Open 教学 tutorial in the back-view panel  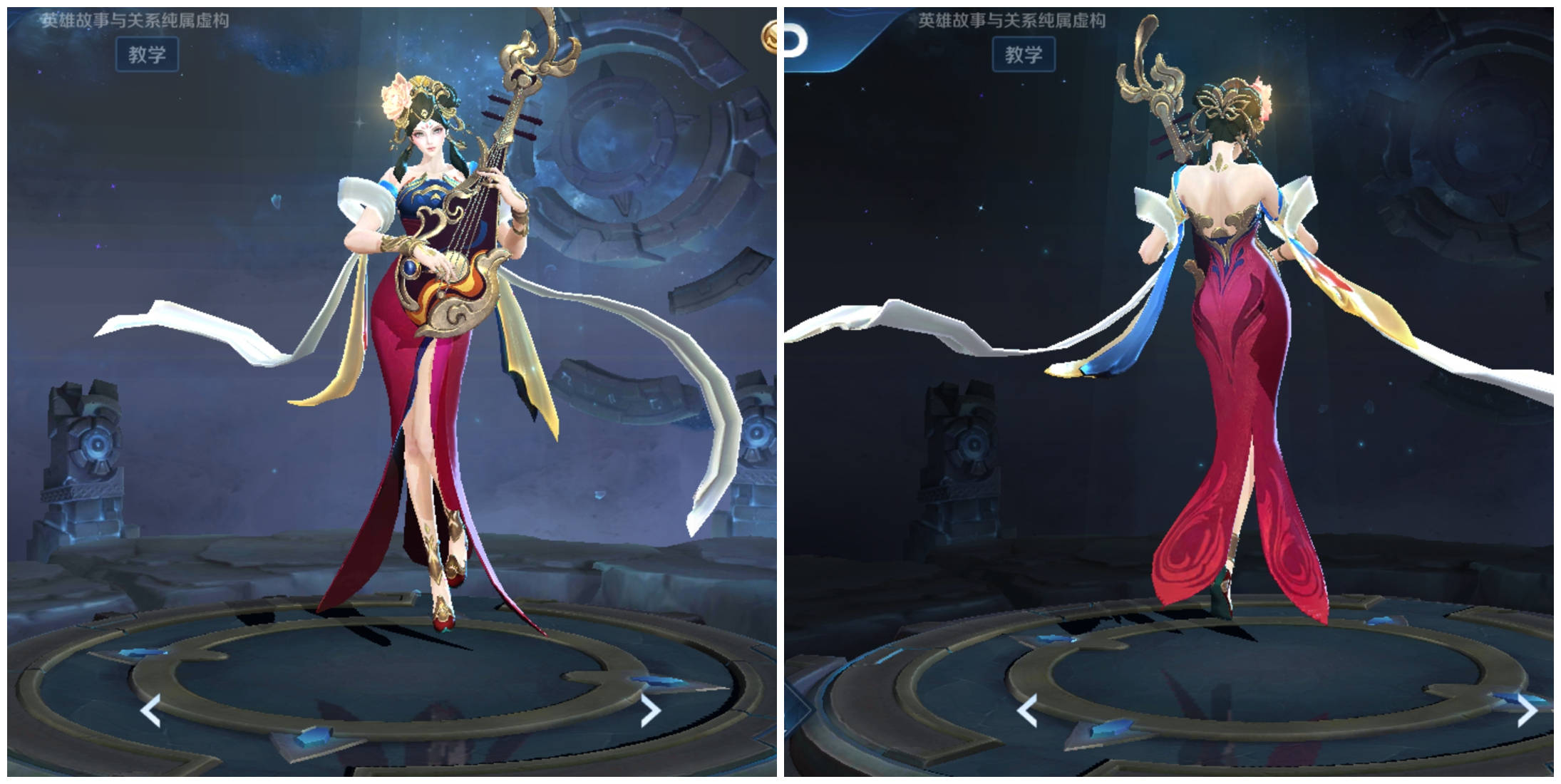(x=1024, y=55)
